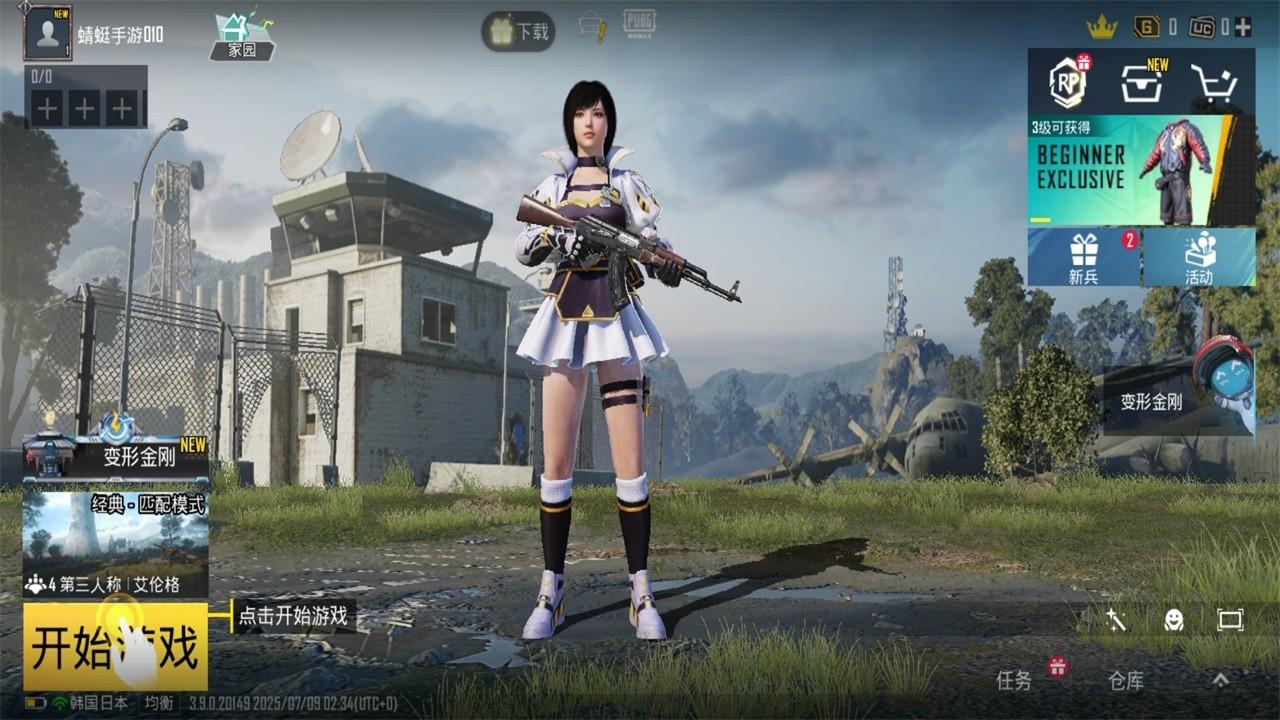This screenshot has height=720, width=1280.
Task: Open the emoji expression menu
Action: (1174, 620)
